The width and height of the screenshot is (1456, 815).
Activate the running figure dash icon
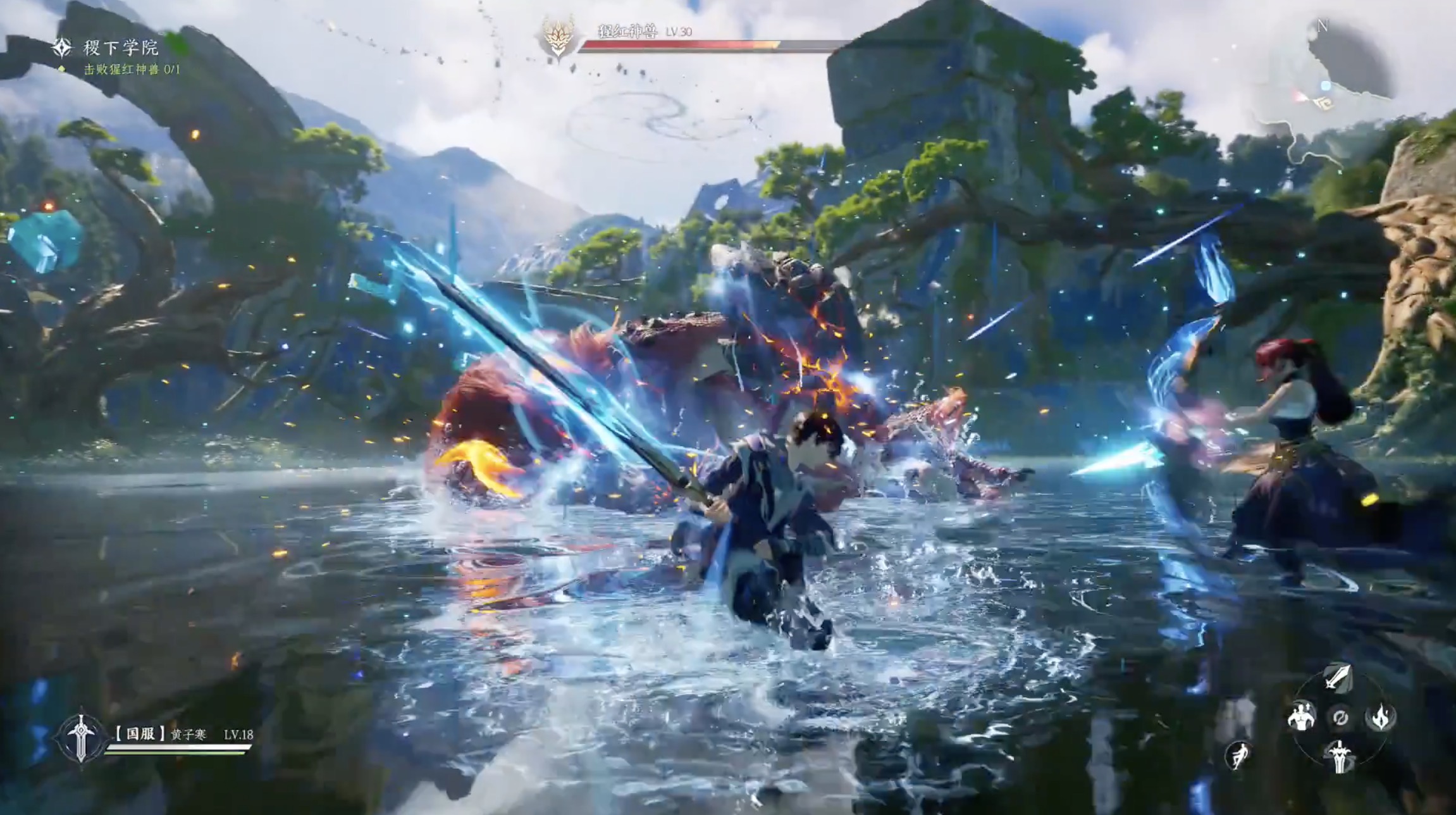click(1237, 755)
